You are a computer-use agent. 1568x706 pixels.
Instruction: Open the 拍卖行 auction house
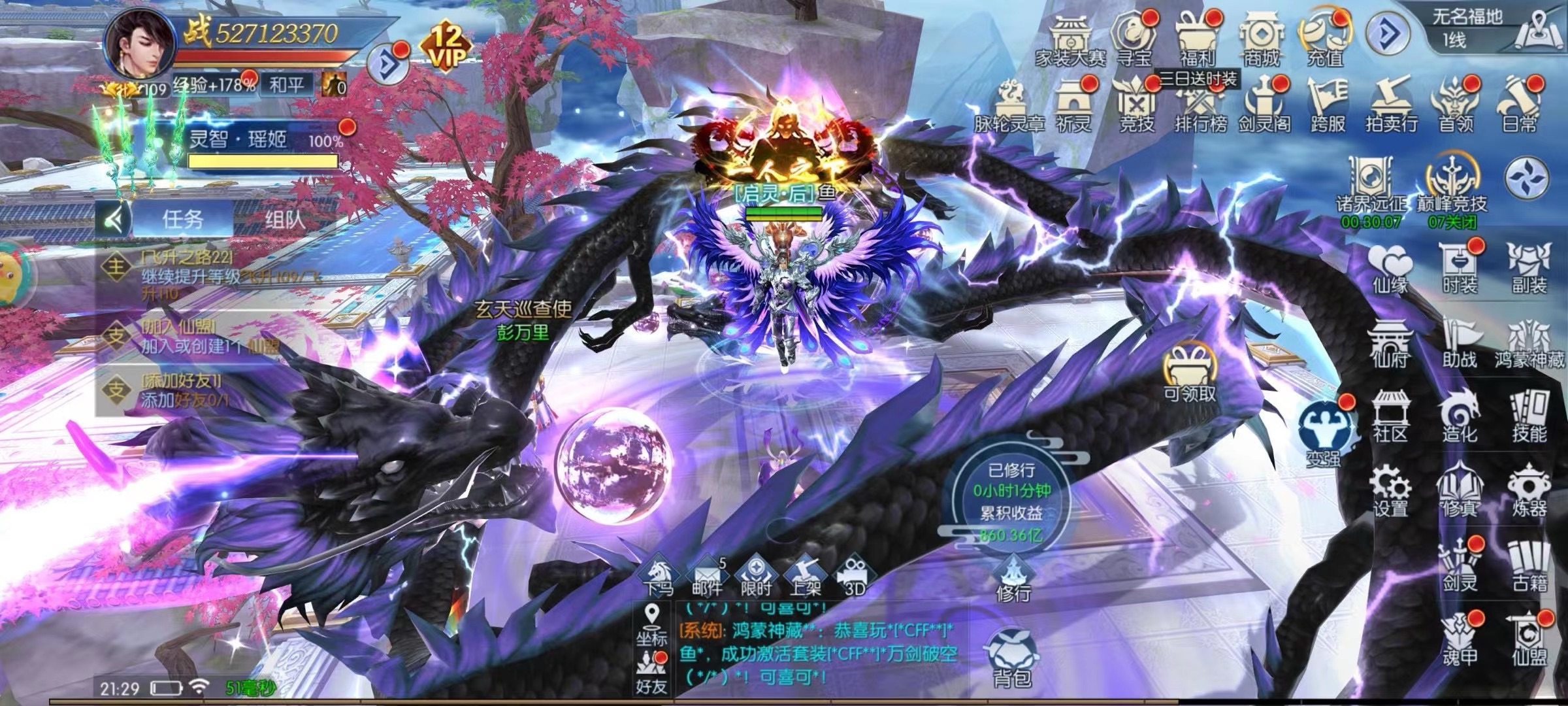1391,105
